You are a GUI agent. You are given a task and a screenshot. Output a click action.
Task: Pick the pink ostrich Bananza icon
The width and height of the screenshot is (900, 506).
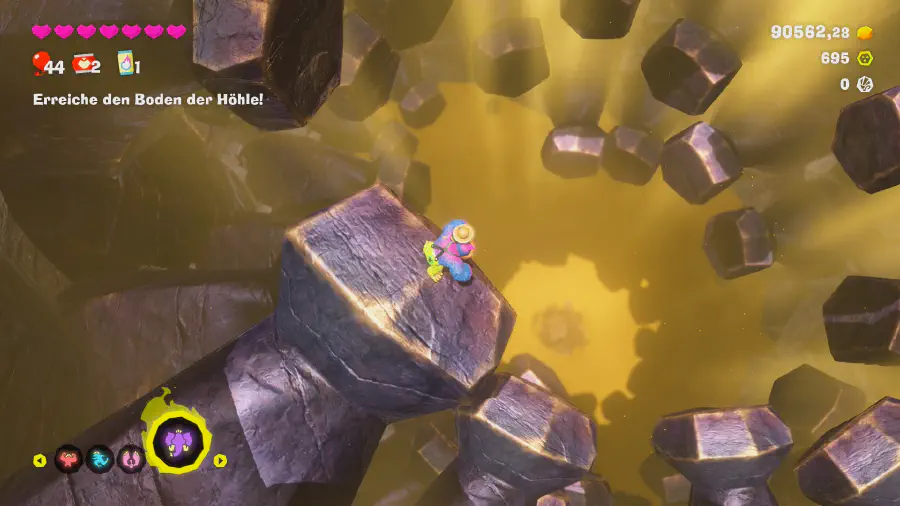tap(131, 460)
